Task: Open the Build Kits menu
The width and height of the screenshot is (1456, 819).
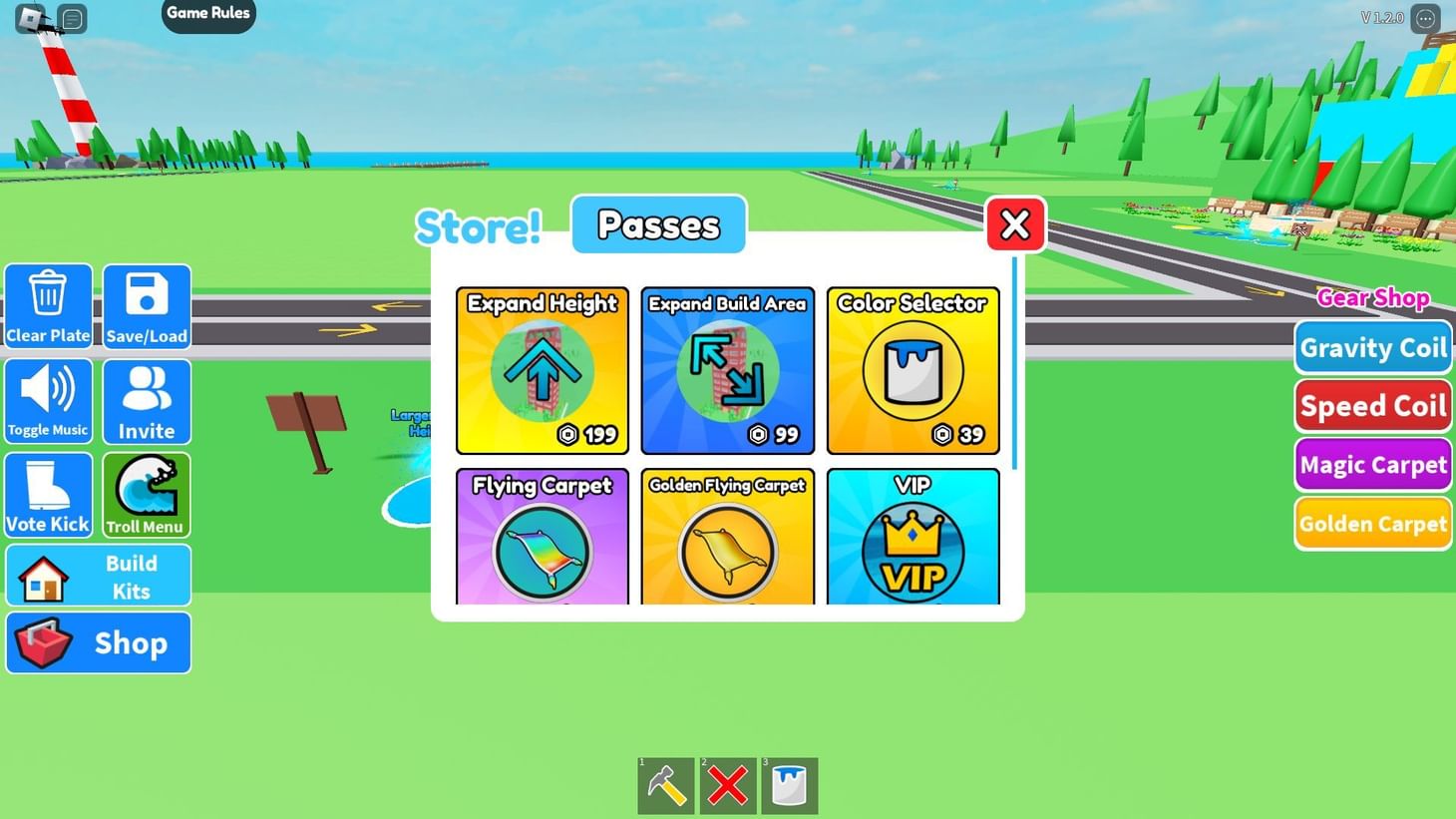Action: 98,576
